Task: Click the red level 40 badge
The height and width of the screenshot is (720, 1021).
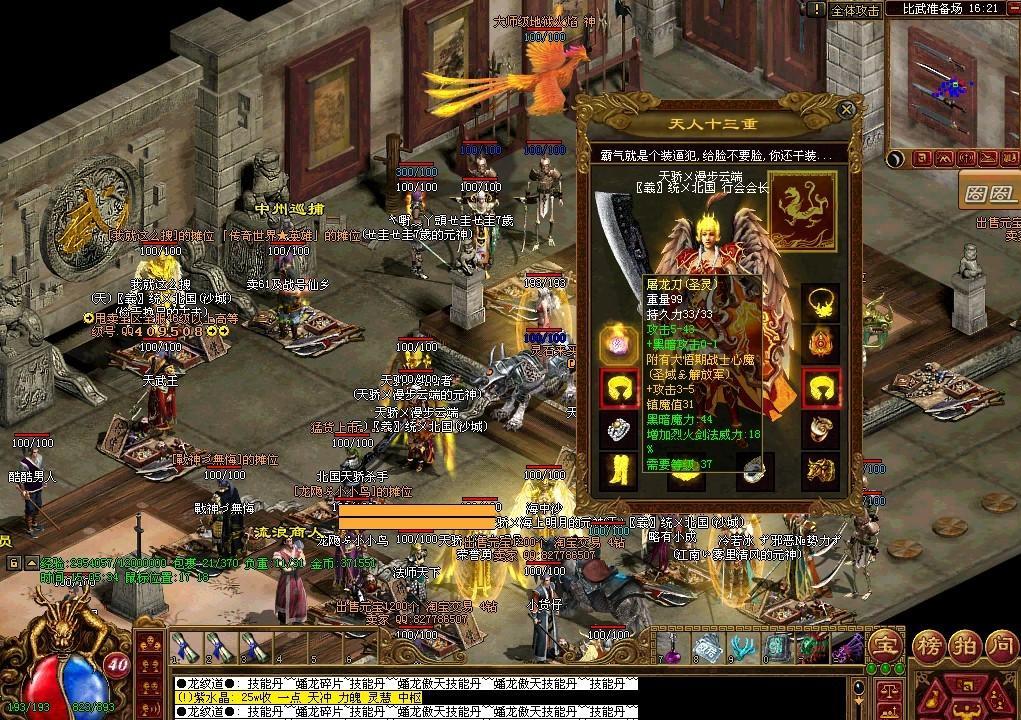Action: pos(117,665)
